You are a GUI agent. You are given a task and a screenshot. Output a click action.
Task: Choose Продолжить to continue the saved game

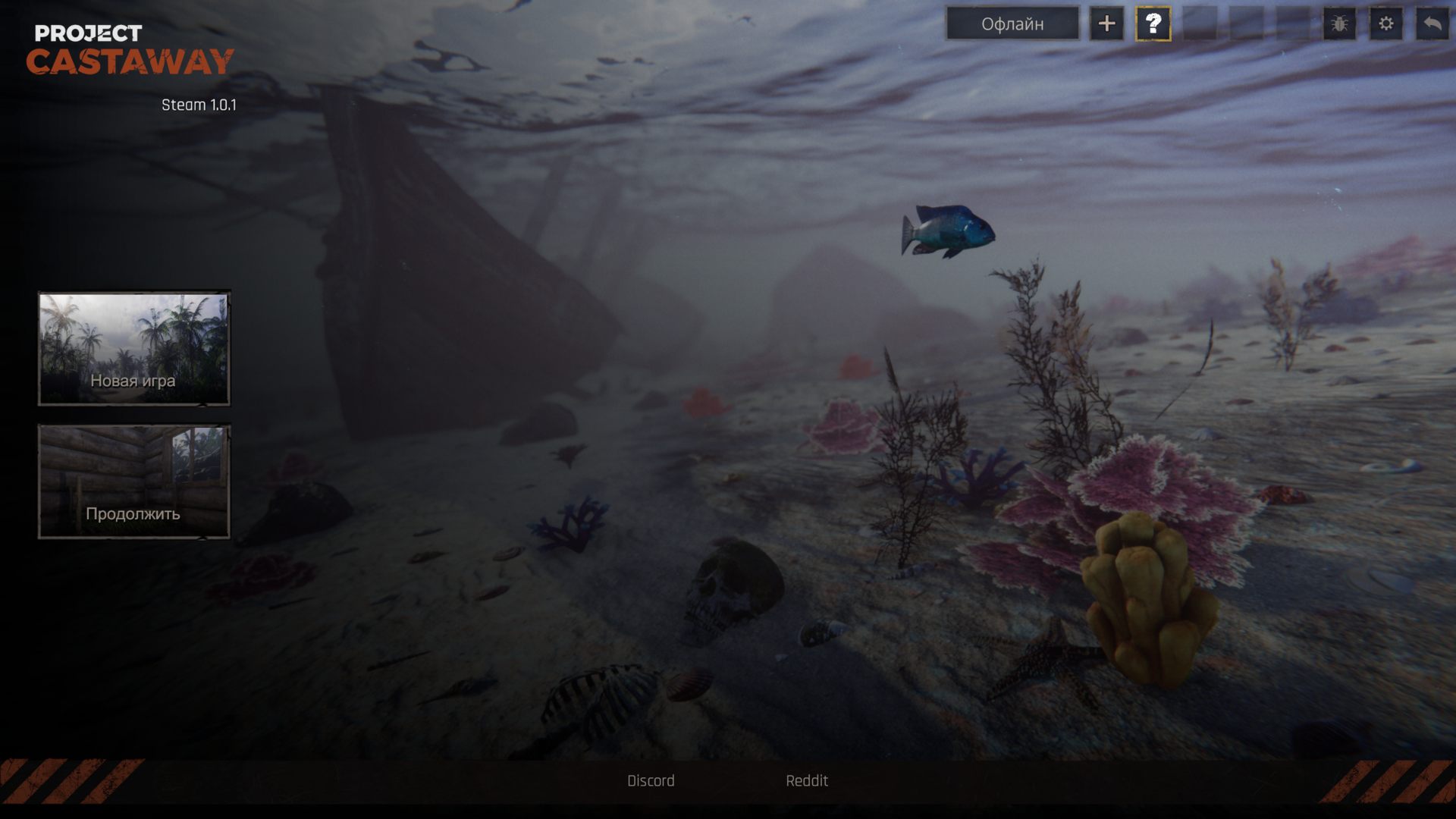[x=134, y=482]
